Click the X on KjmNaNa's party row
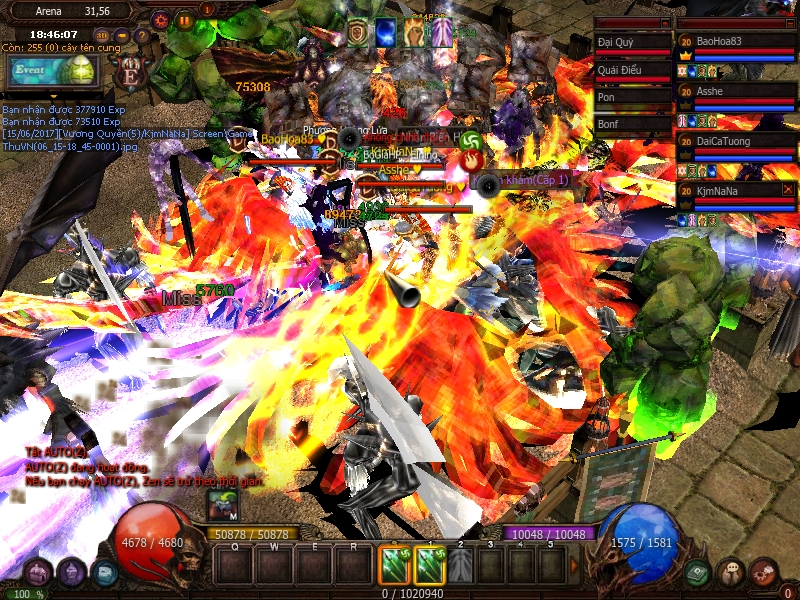Image resolution: width=800 pixels, height=600 pixels. [788, 189]
